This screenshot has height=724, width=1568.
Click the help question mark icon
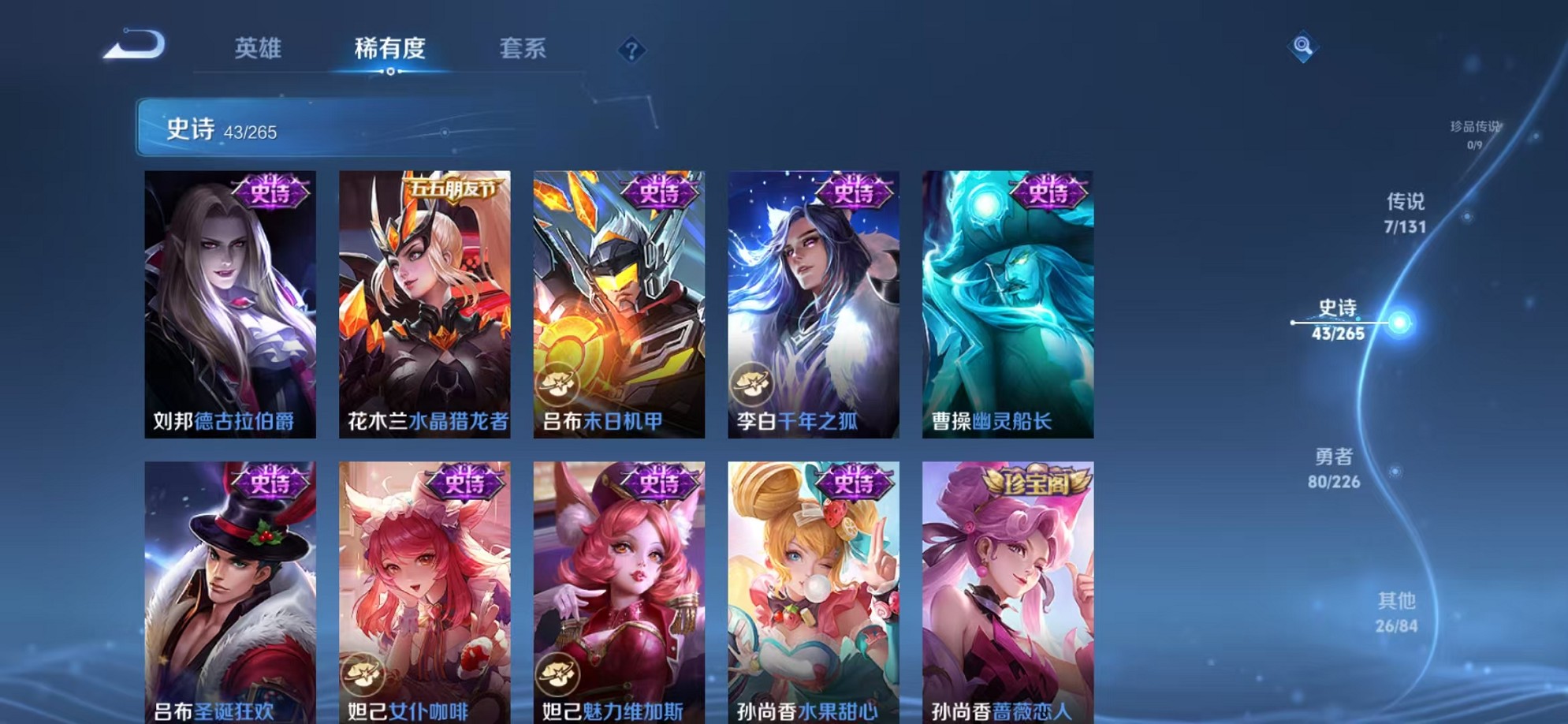(631, 50)
